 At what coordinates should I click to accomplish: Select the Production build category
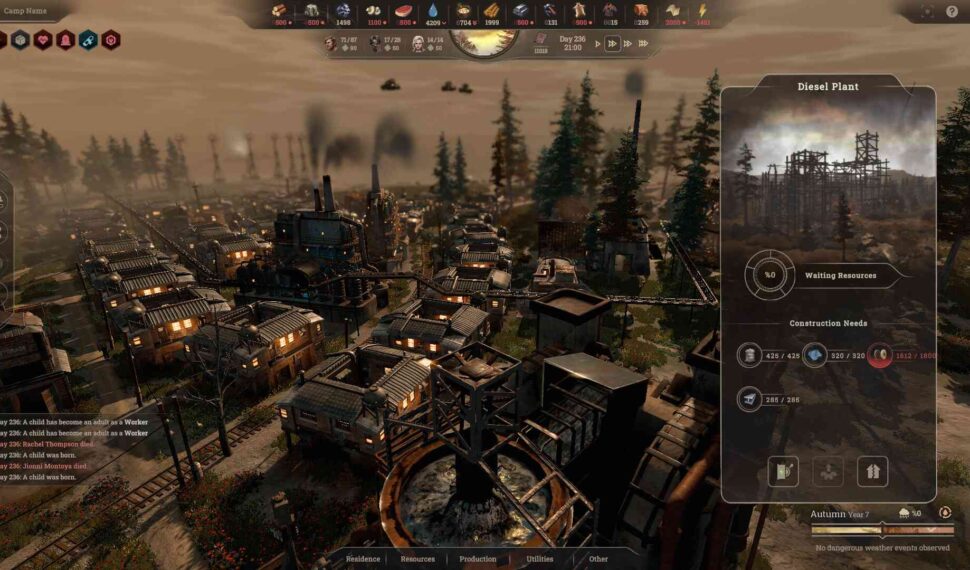point(478,559)
